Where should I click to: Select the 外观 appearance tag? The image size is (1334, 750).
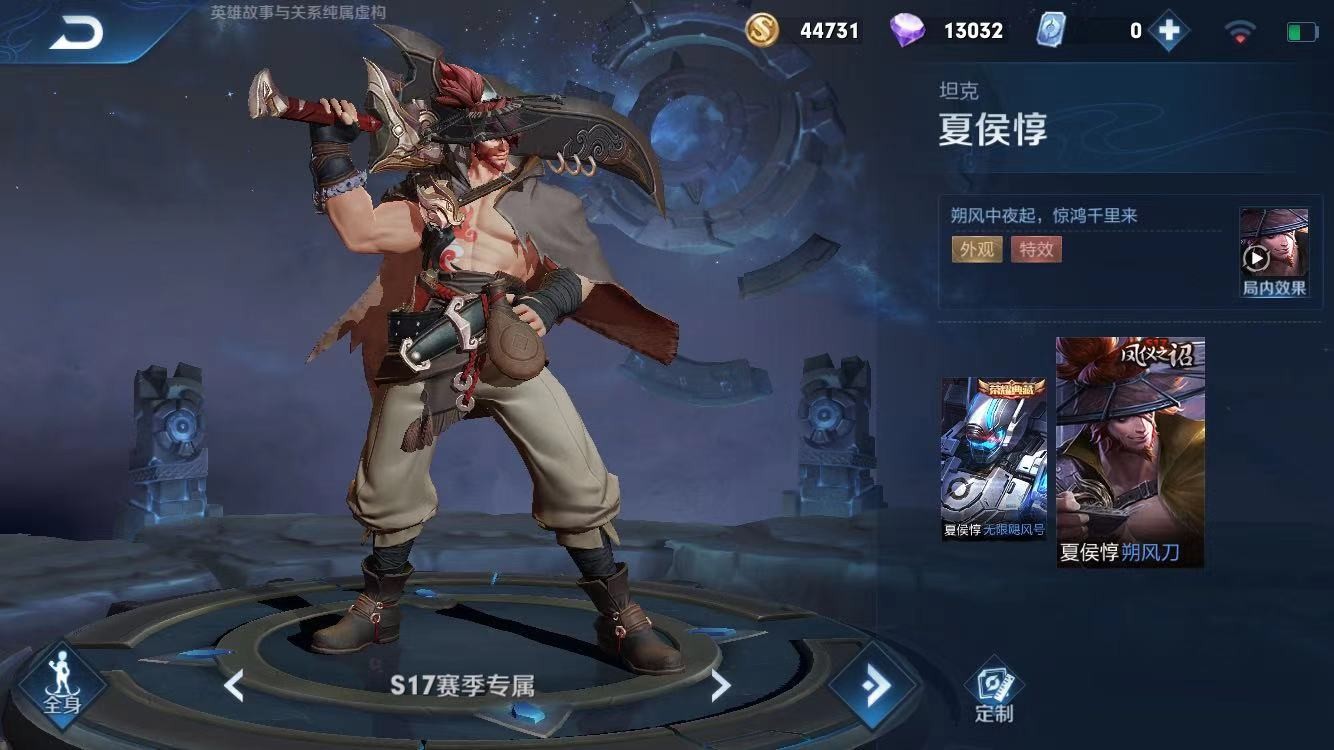point(976,249)
